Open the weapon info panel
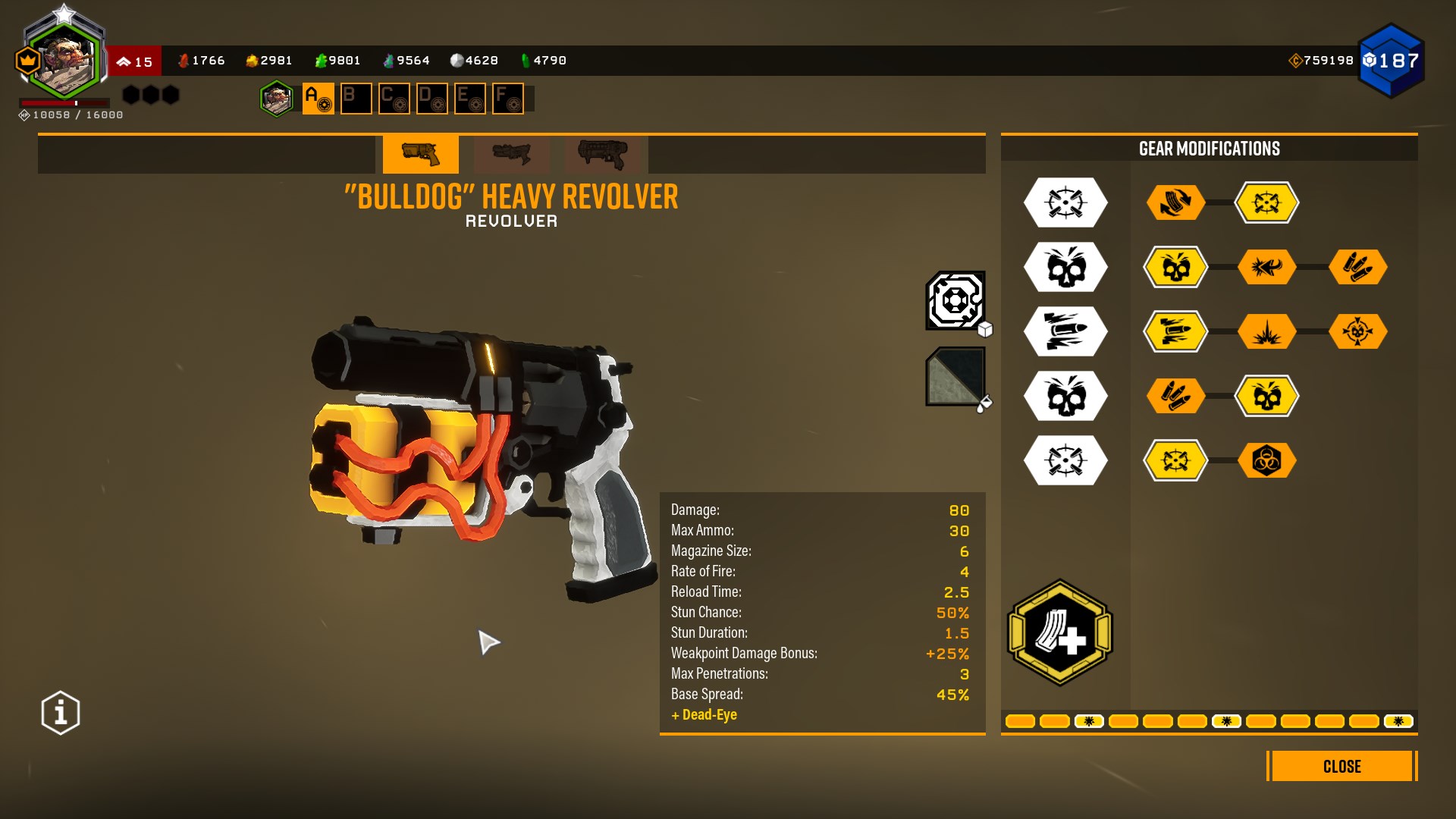The height and width of the screenshot is (819, 1456). click(x=61, y=713)
